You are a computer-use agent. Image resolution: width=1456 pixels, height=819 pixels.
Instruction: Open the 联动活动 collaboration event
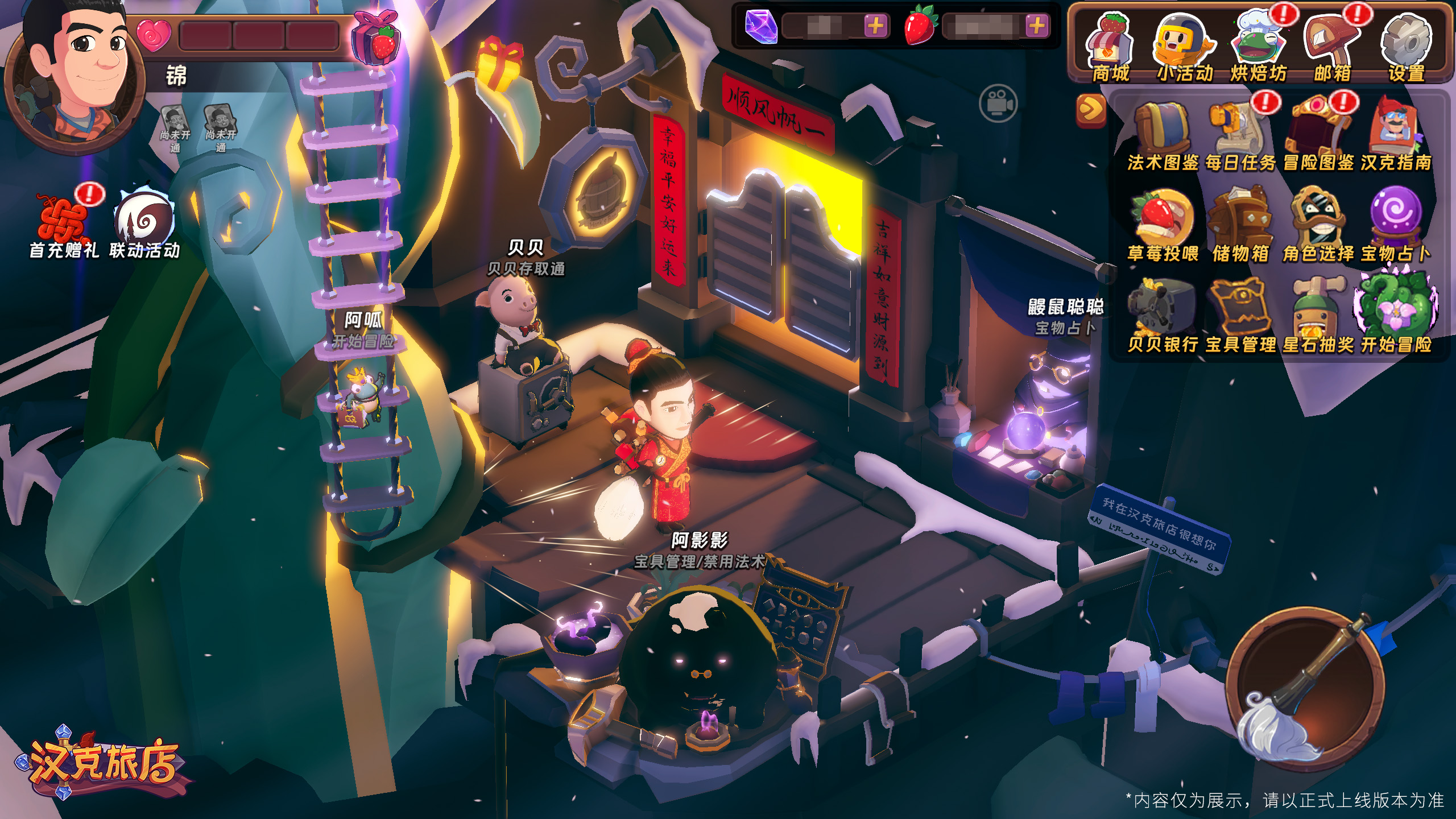click(144, 225)
